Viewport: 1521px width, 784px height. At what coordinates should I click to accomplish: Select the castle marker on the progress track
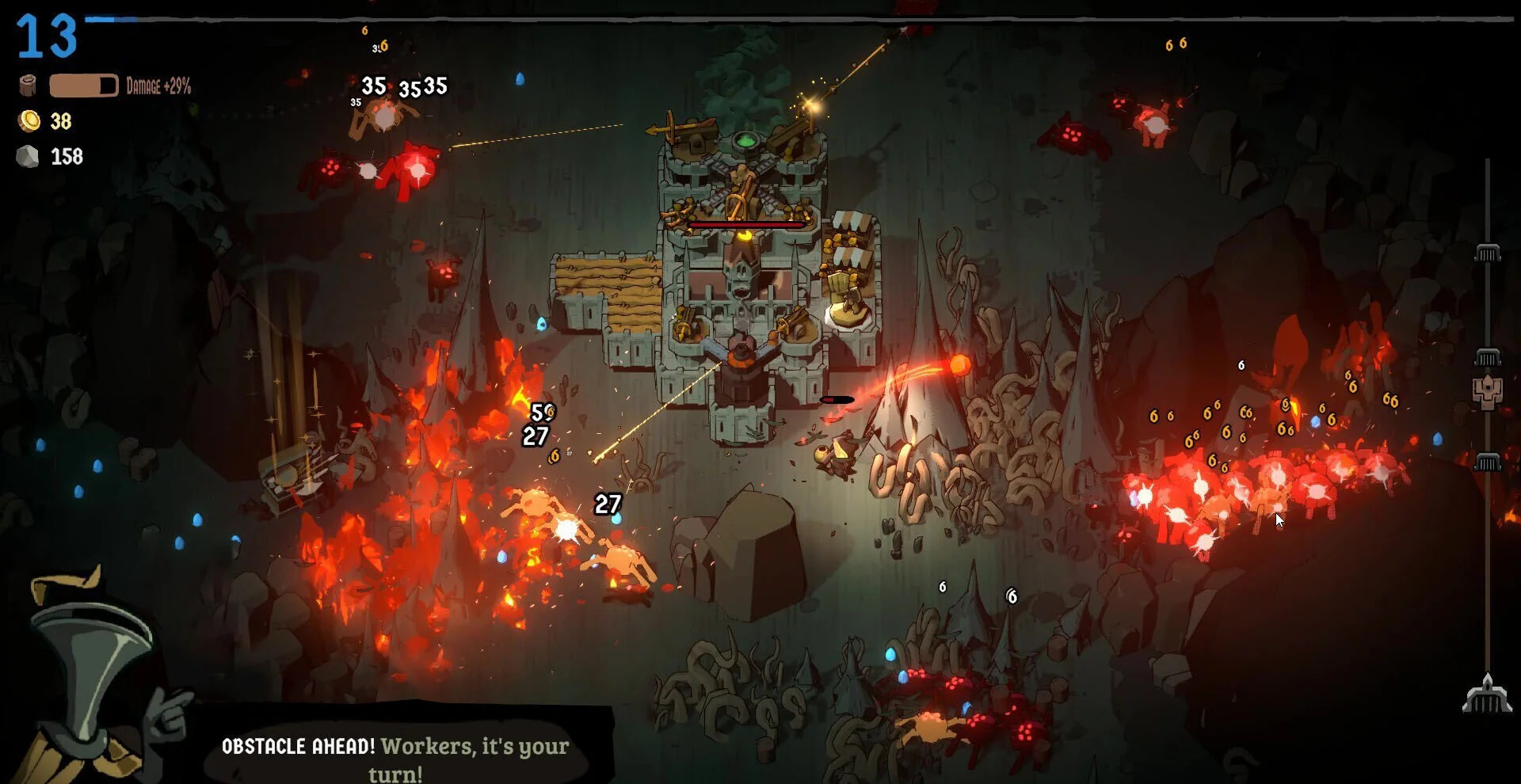(1487, 391)
